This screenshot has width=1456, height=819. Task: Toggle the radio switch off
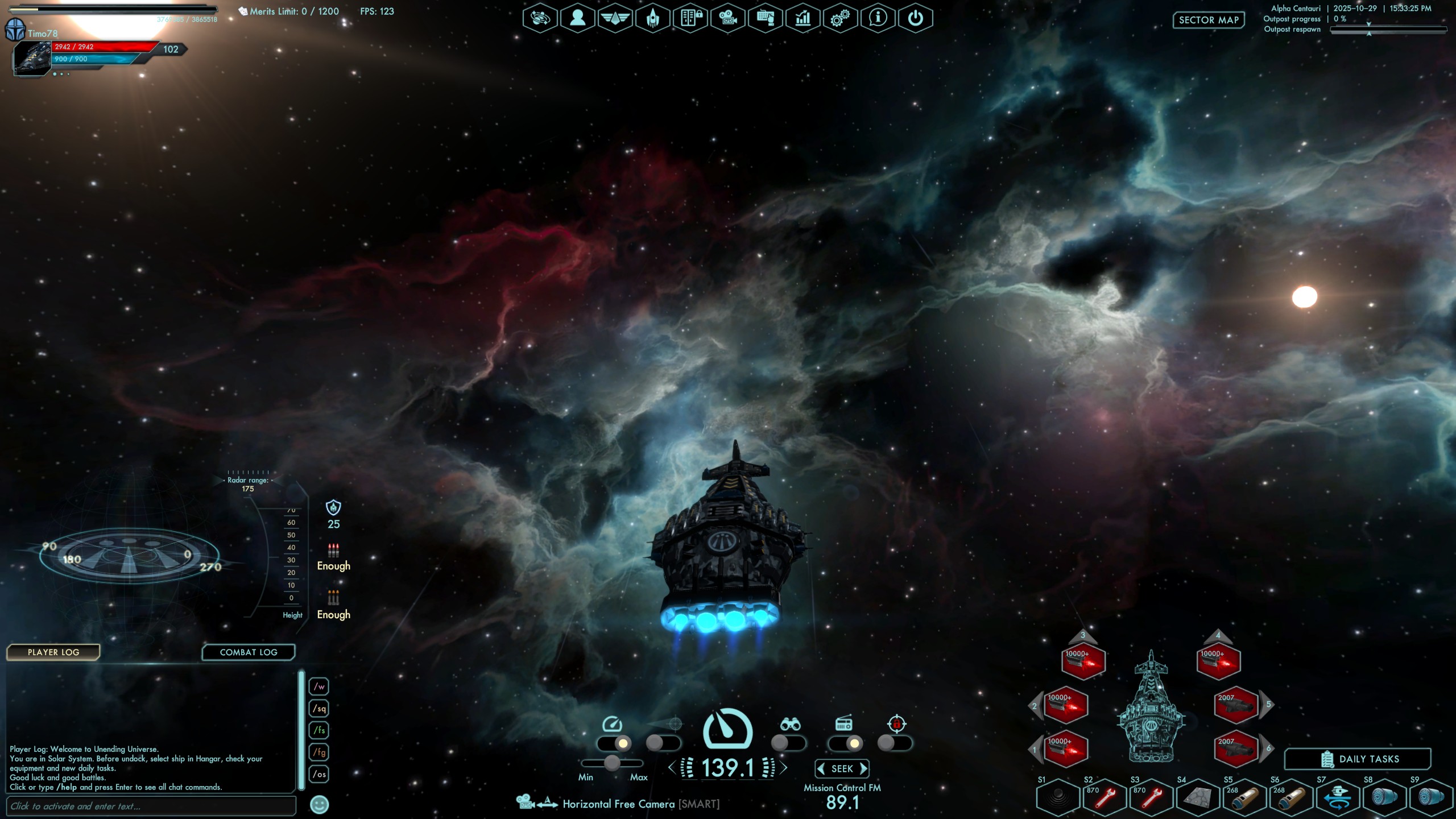tap(846, 743)
